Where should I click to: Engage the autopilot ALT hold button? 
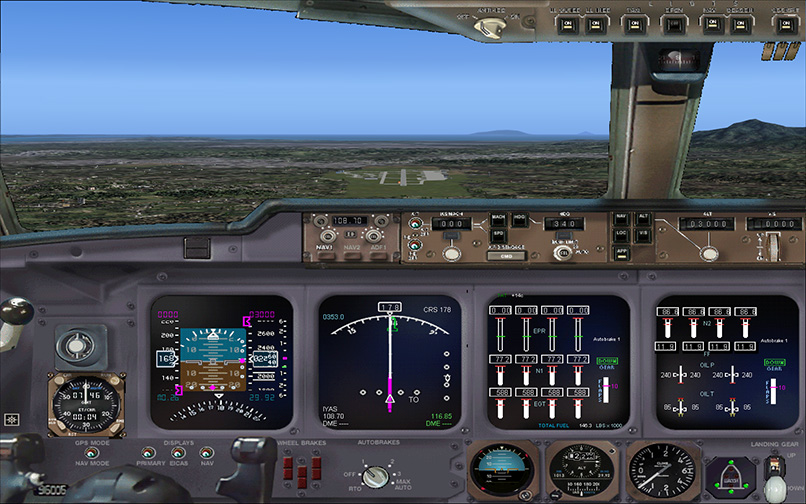pyautogui.click(x=643, y=217)
